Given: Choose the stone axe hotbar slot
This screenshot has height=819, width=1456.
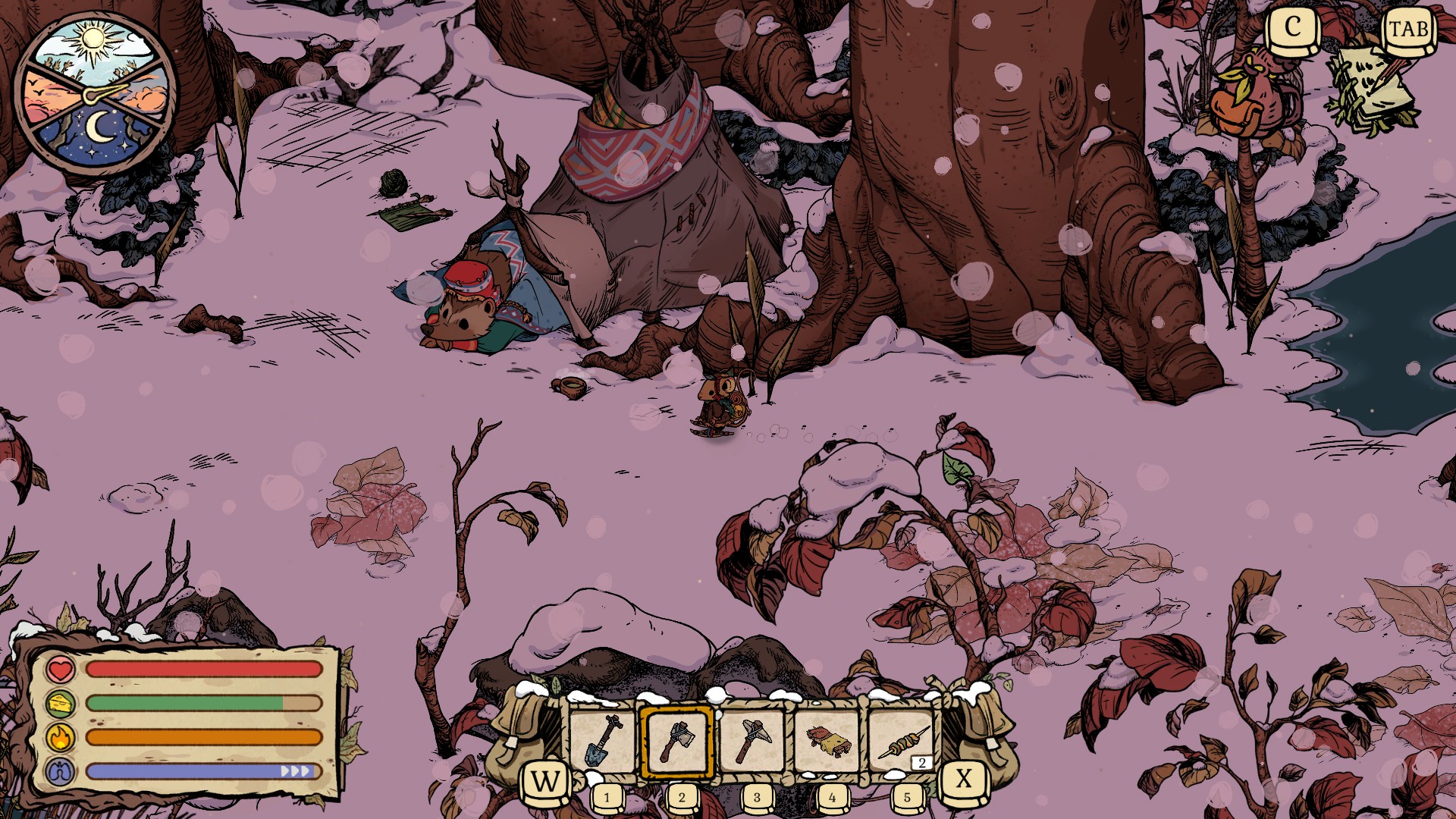Looking at the screenshot, I should coord(677,742).
